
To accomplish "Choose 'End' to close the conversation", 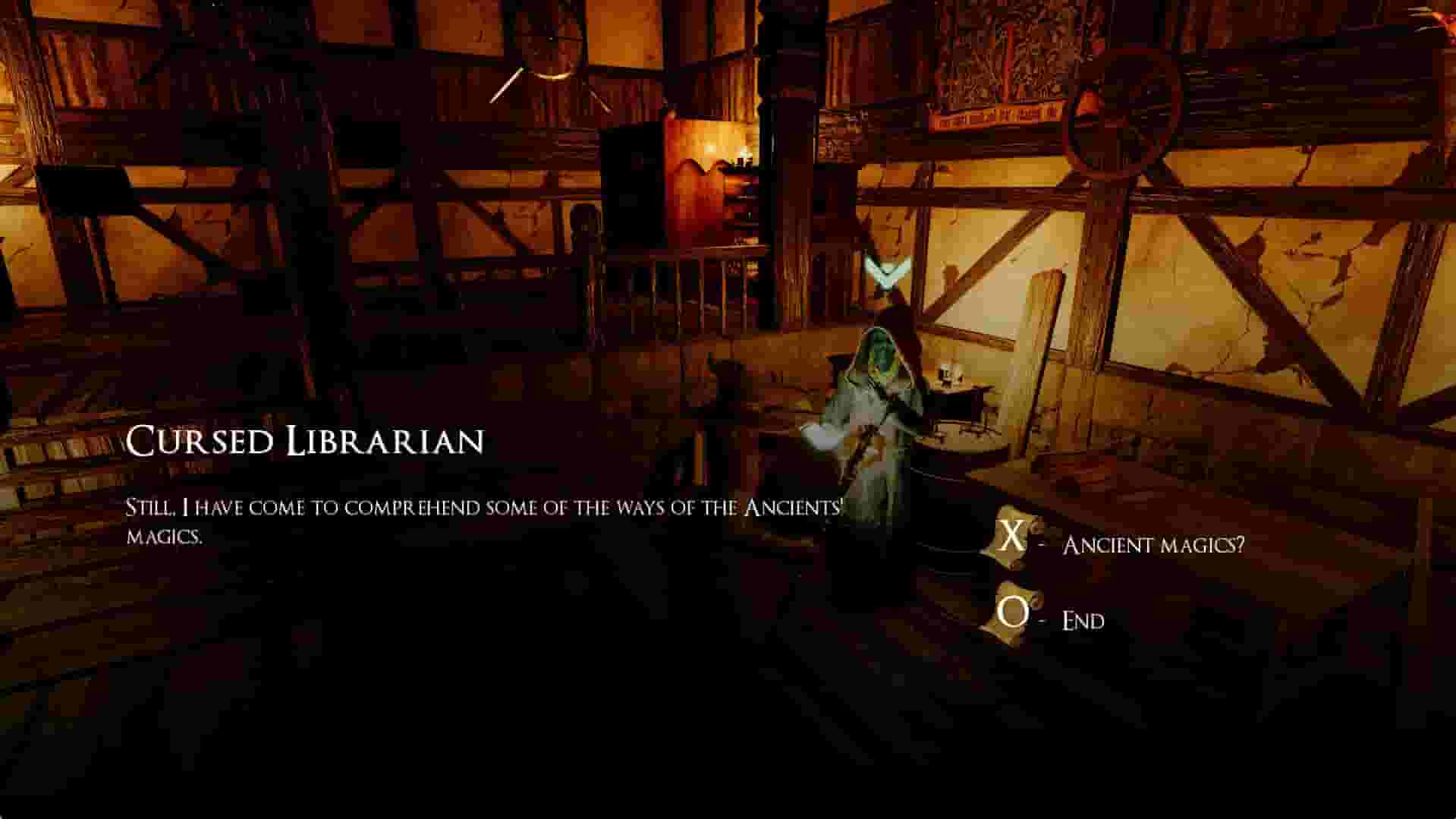I will [x=1083, y=620].
